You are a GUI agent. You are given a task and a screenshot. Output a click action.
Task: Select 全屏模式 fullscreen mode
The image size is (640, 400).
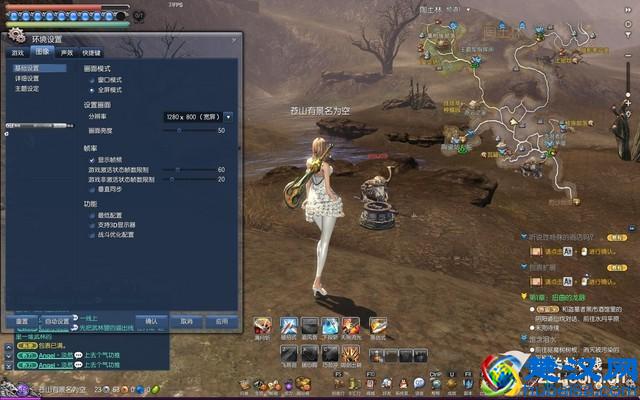tap(91, 89)
